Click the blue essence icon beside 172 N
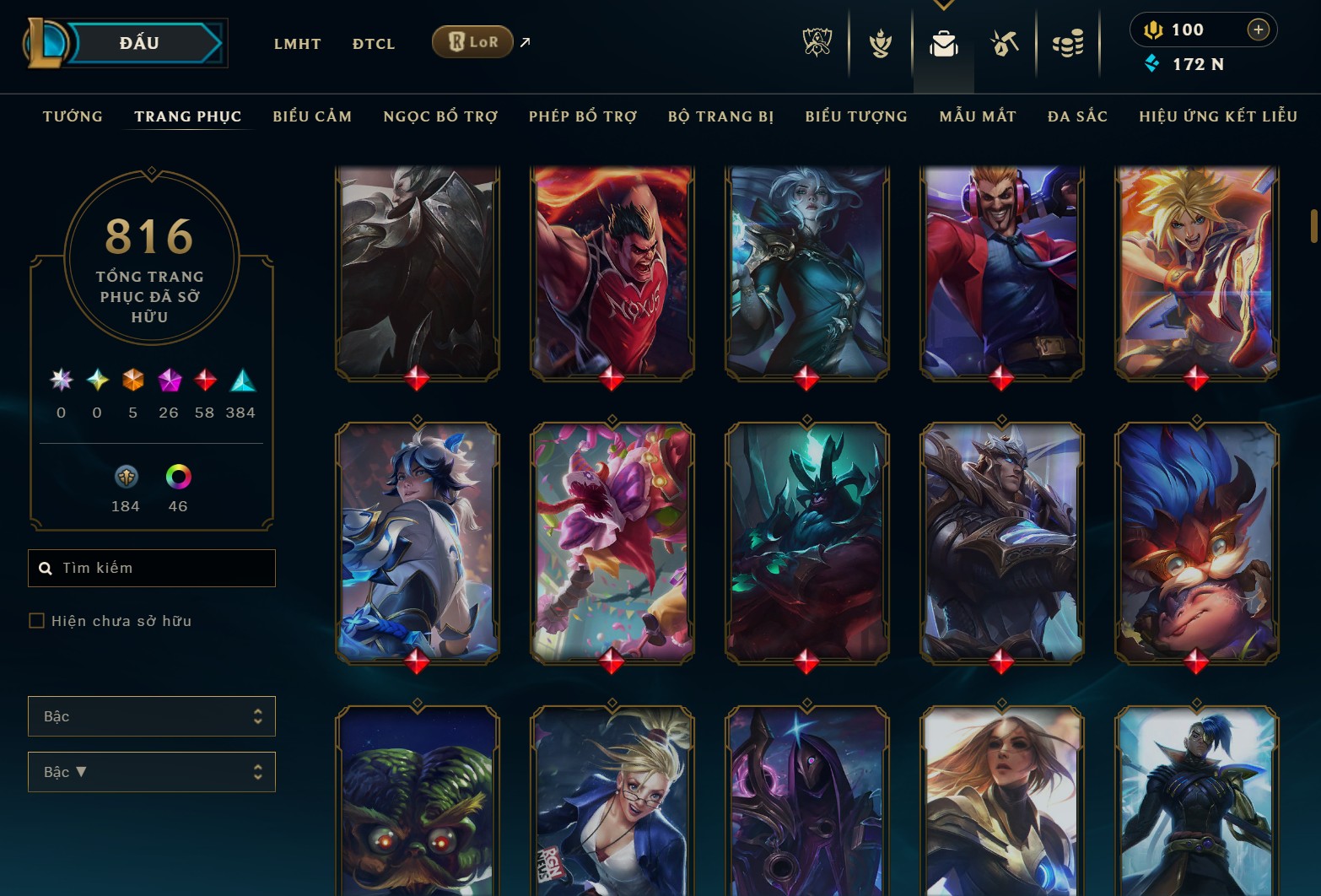The image size is (1321, 896). (x=1151, y=62)
